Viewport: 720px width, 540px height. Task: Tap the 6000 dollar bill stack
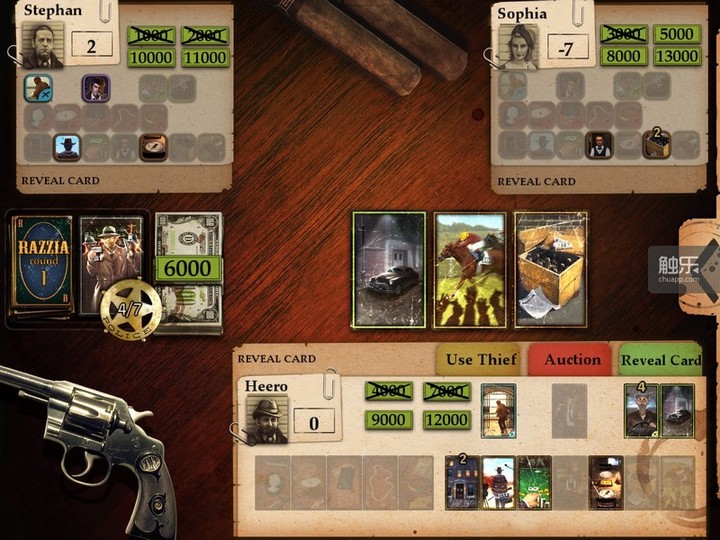[x=188, y=268]
